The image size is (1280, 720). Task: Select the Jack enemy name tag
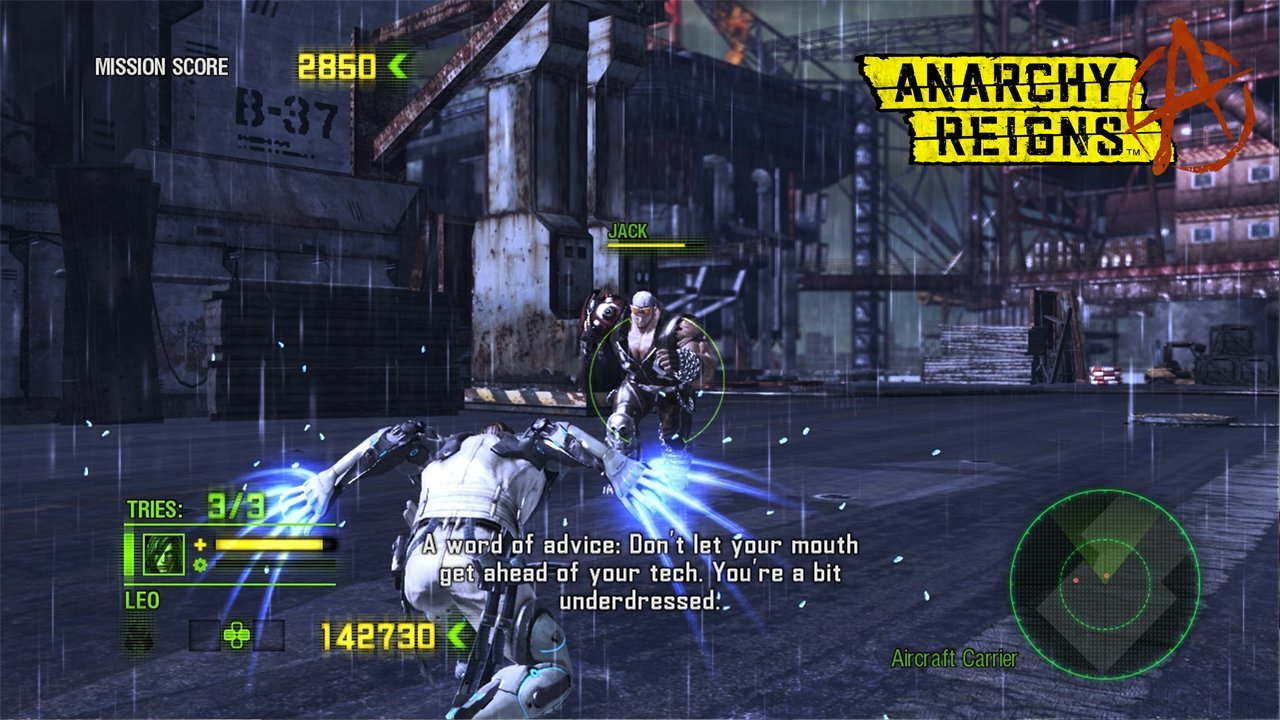(x=628, y=231)
